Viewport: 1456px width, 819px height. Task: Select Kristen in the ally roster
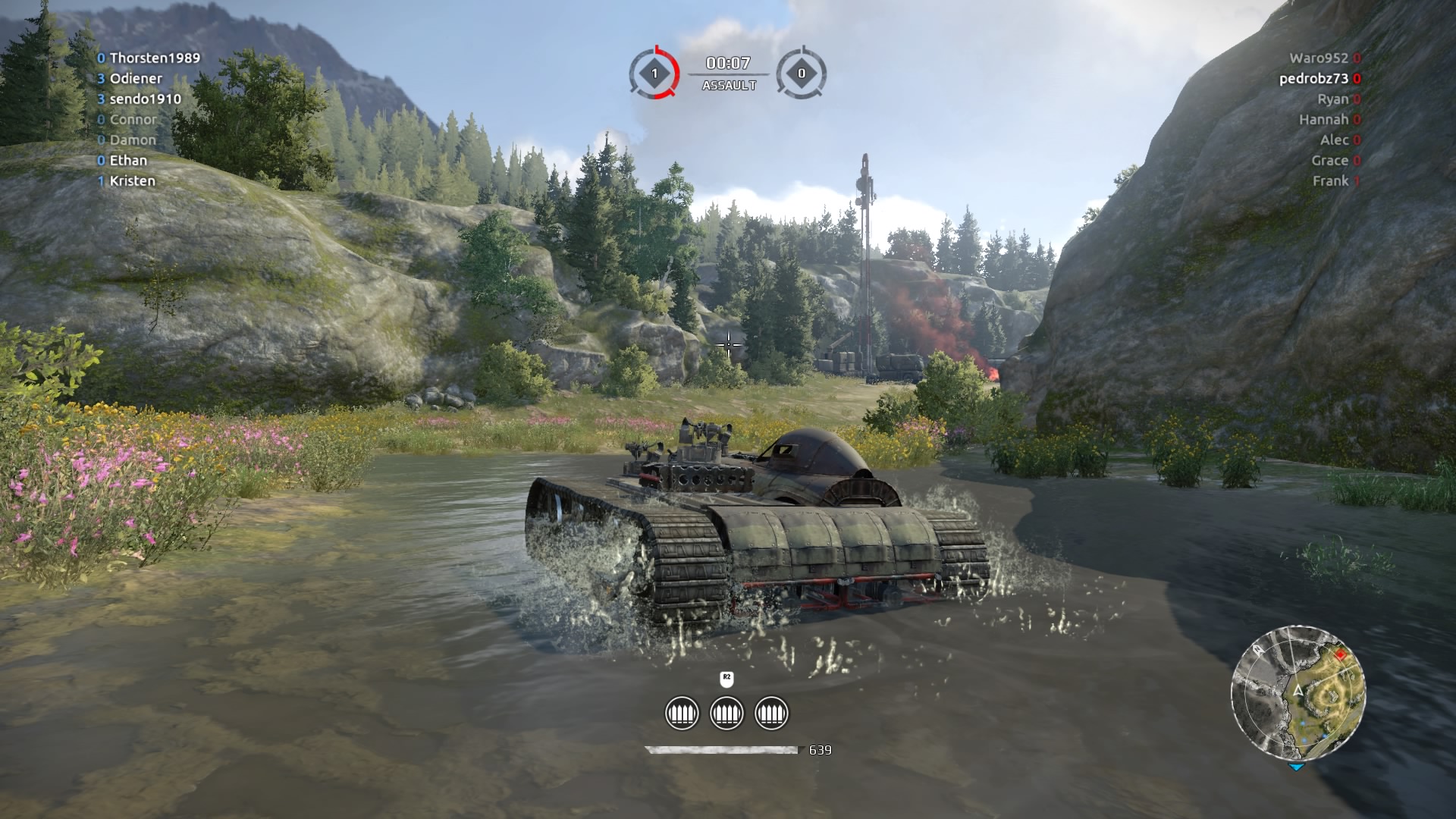132,181
